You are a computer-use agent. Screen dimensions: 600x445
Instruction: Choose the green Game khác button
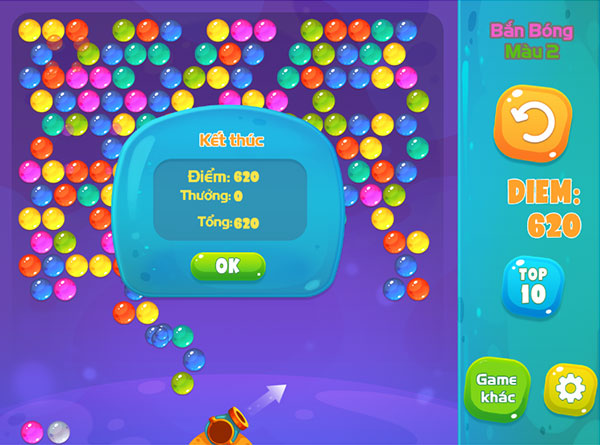click(x=496, y=388)
